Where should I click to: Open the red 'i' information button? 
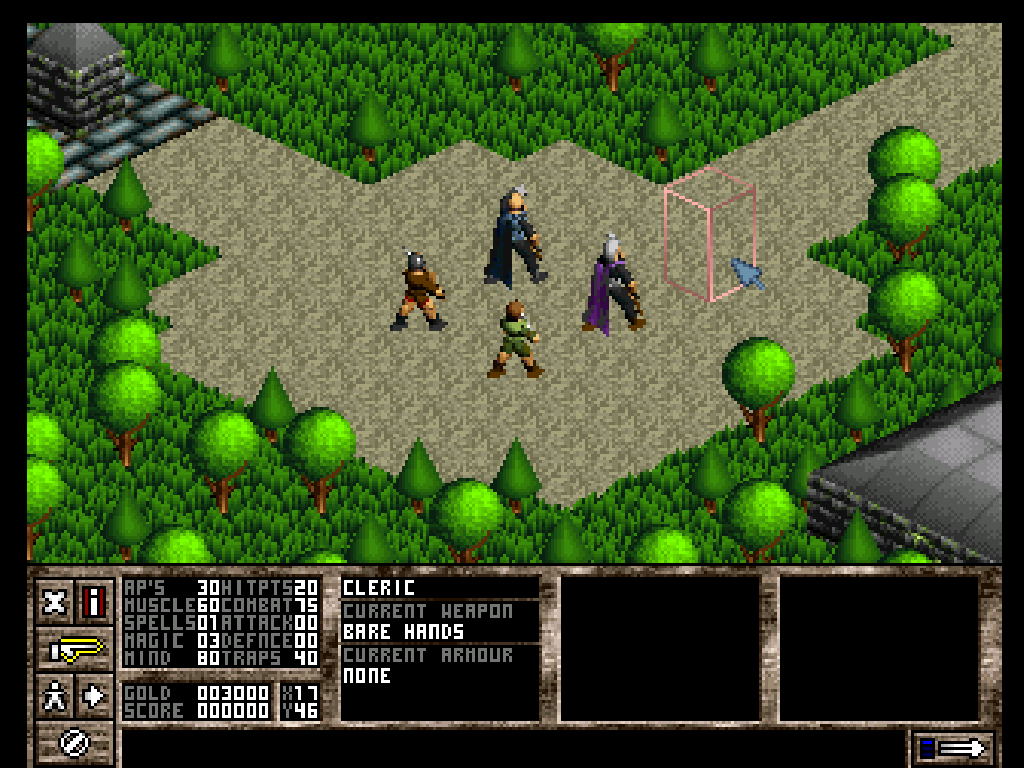pyautogui.click(x=95, y=602)
